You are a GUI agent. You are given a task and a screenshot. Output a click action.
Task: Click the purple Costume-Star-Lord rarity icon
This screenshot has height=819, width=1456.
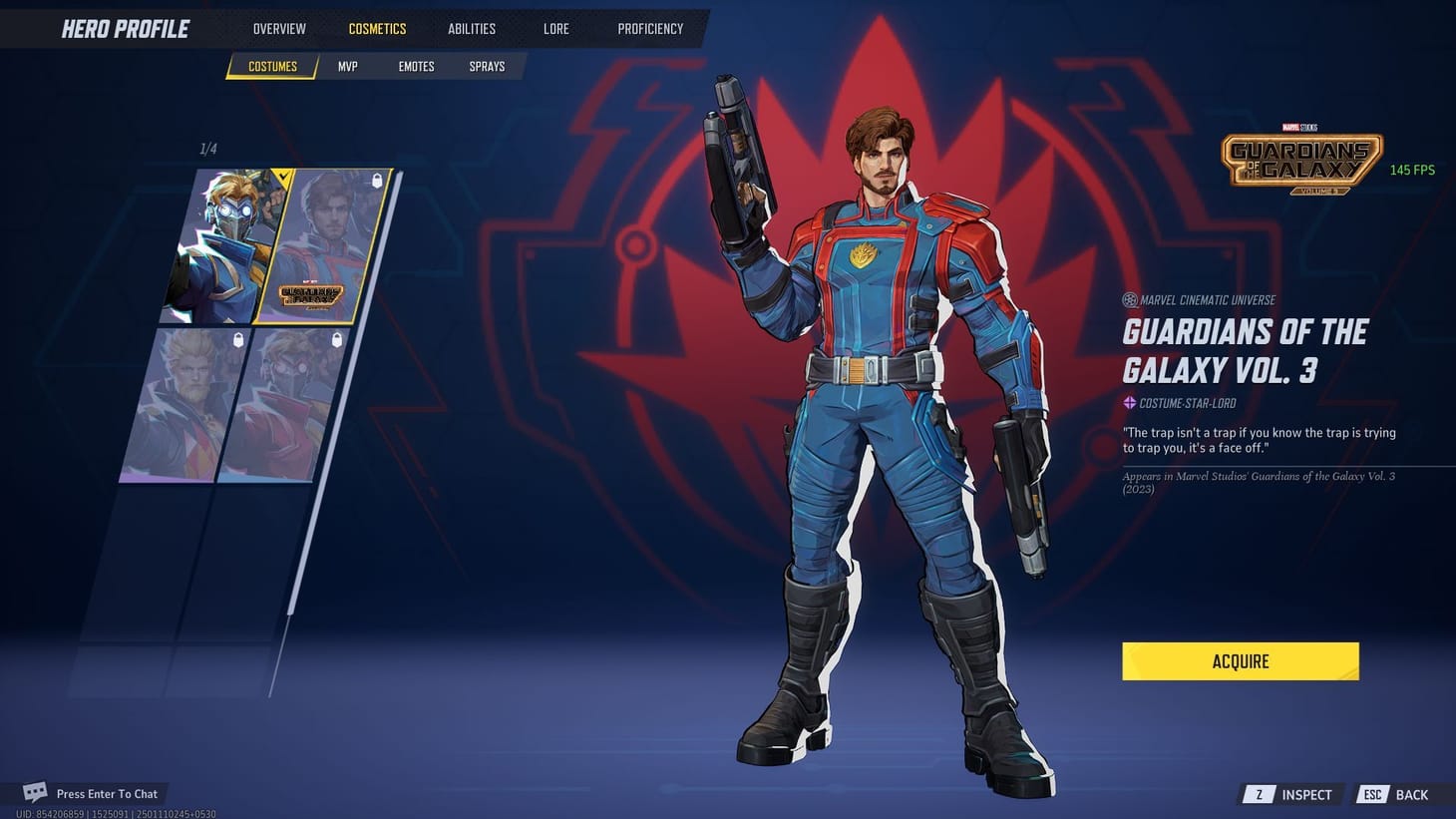coord(1128,403)
